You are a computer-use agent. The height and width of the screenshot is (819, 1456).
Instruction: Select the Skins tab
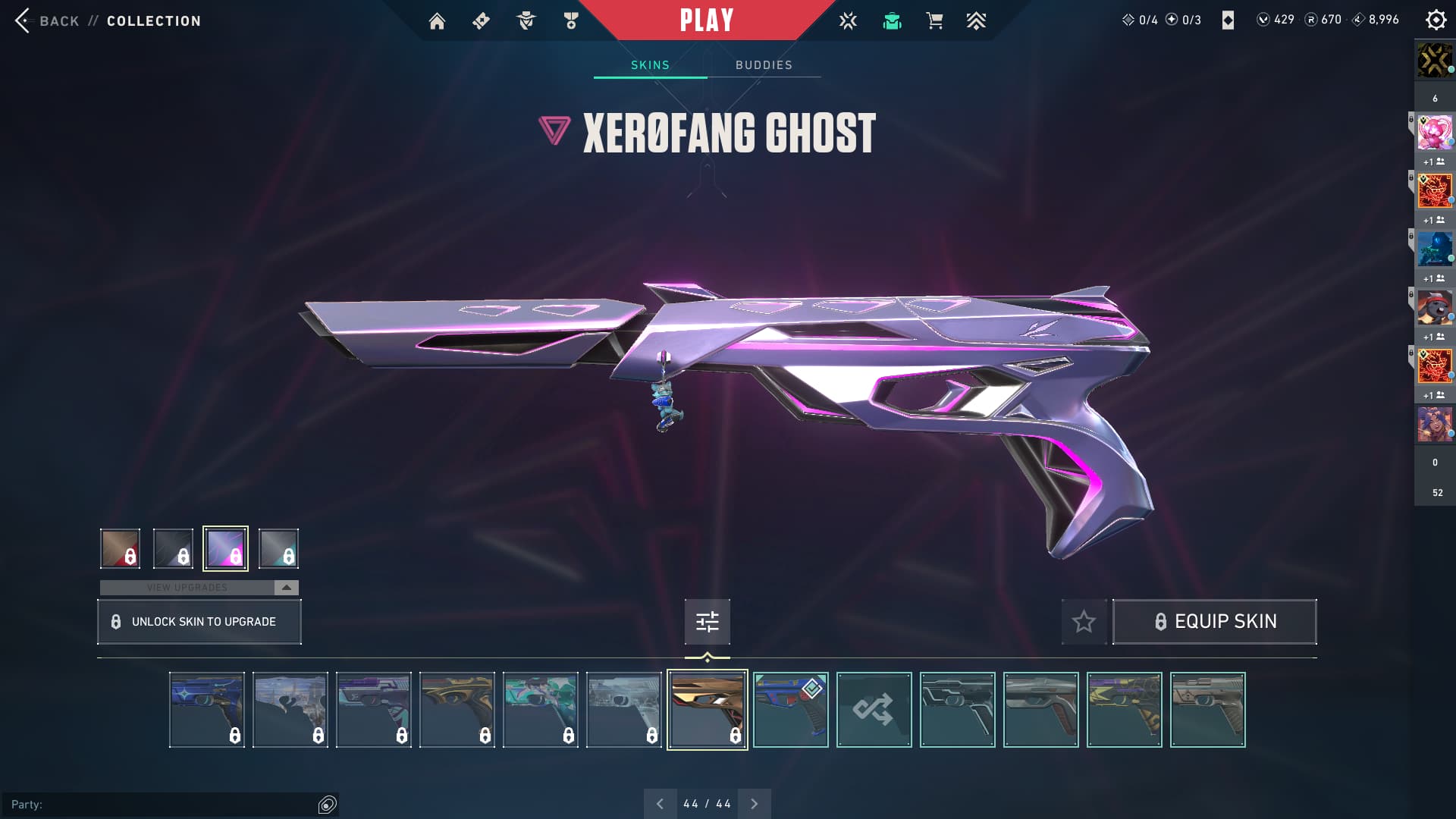click(x=650, y=65)
